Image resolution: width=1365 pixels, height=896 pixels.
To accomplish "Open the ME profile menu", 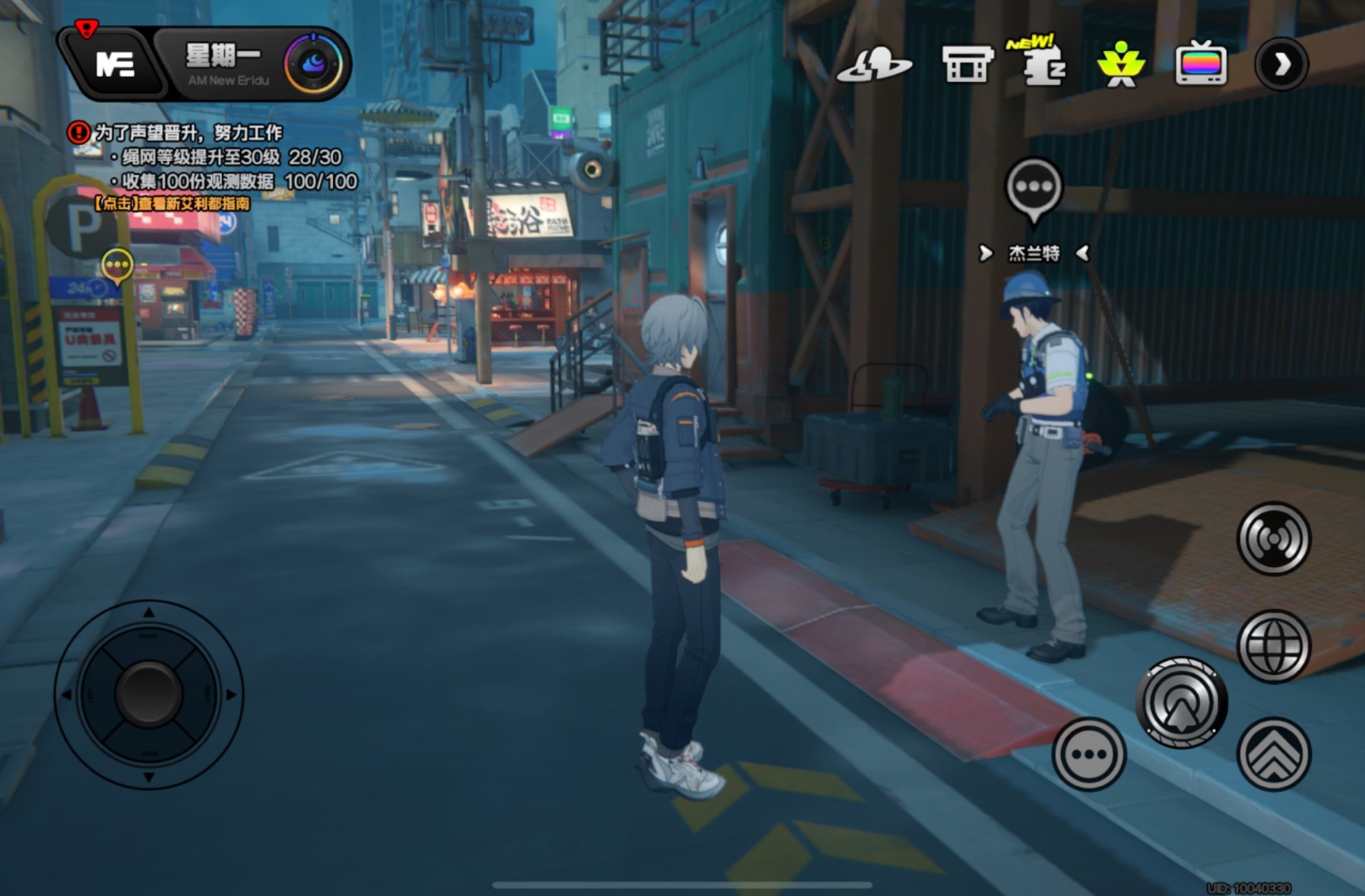I will (115, 64).
